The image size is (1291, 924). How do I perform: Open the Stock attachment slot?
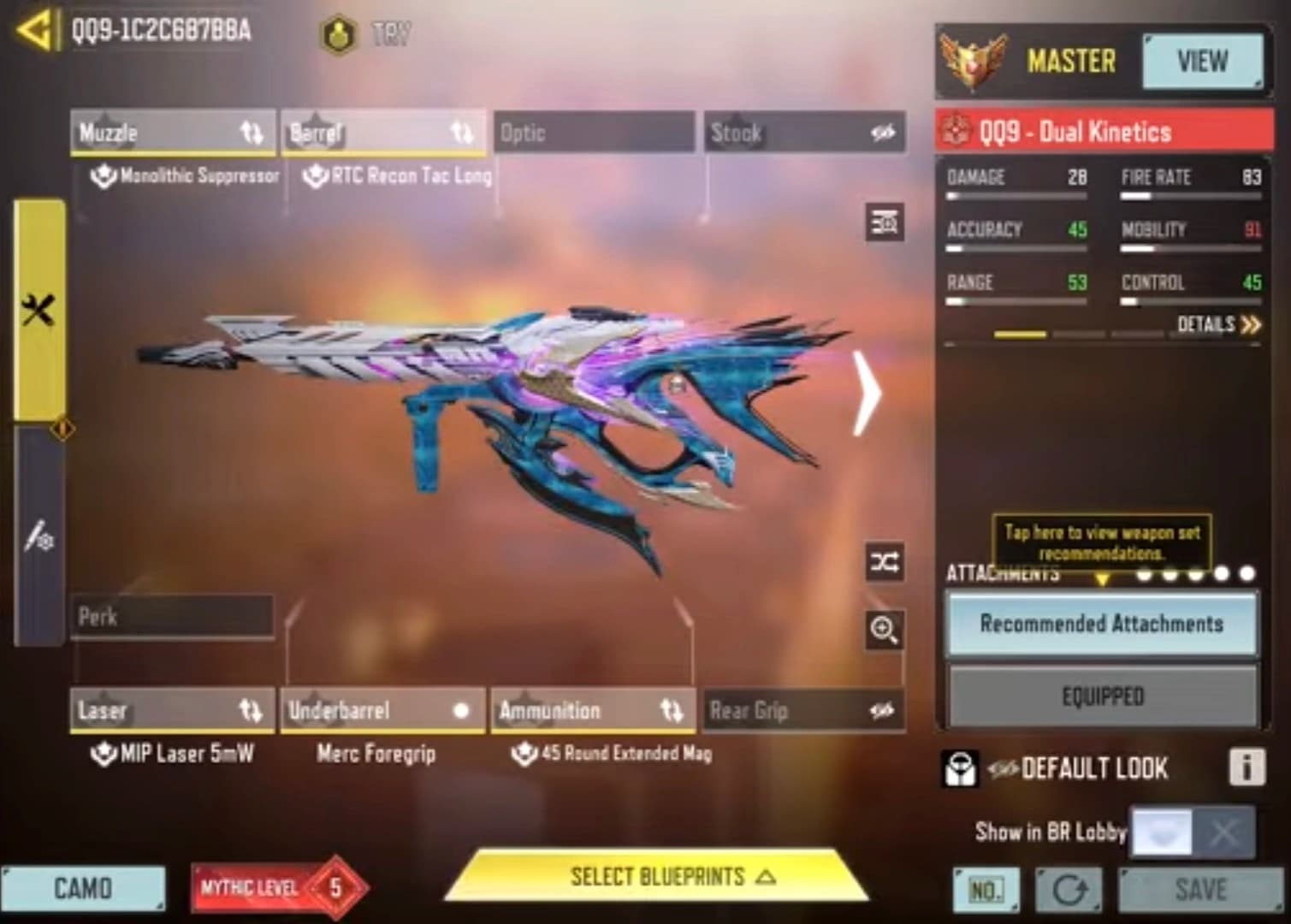804,133
